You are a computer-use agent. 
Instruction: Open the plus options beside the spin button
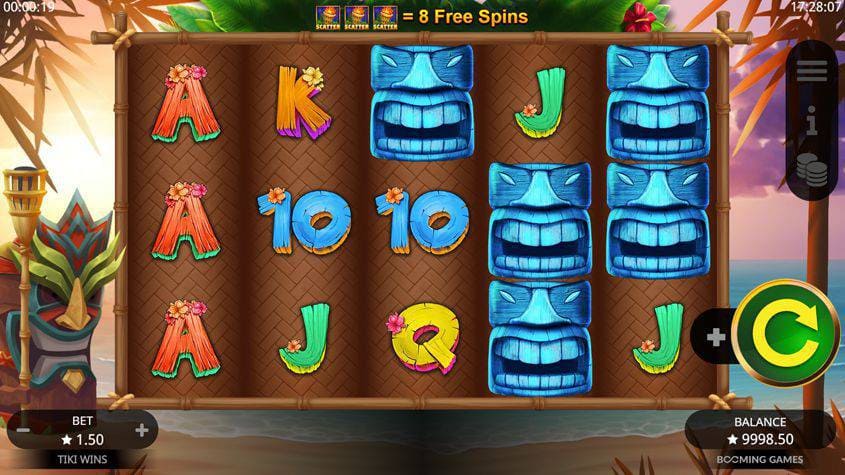click(716, 338)
